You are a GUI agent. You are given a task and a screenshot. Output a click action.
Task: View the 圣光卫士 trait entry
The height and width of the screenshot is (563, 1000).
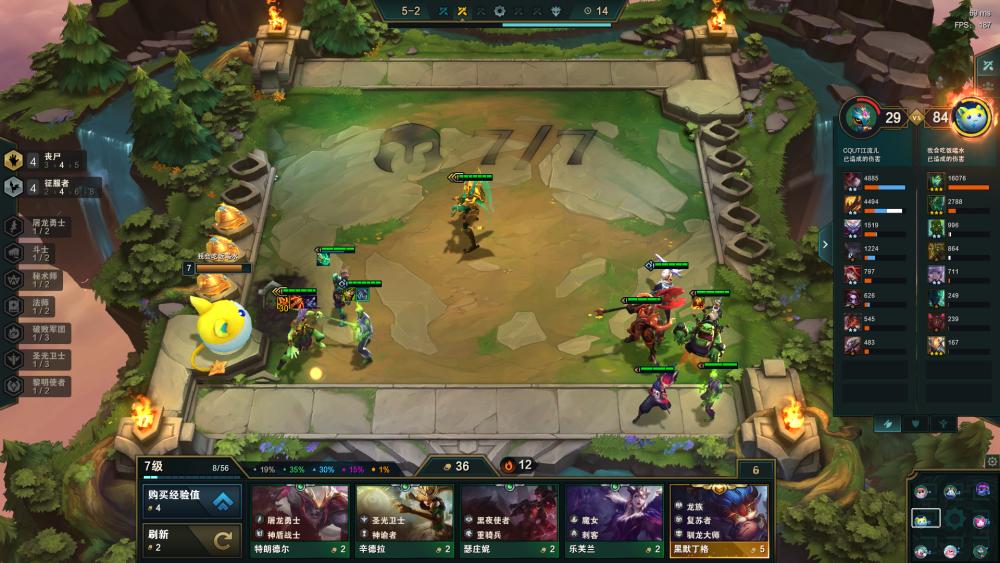[40, 359]
